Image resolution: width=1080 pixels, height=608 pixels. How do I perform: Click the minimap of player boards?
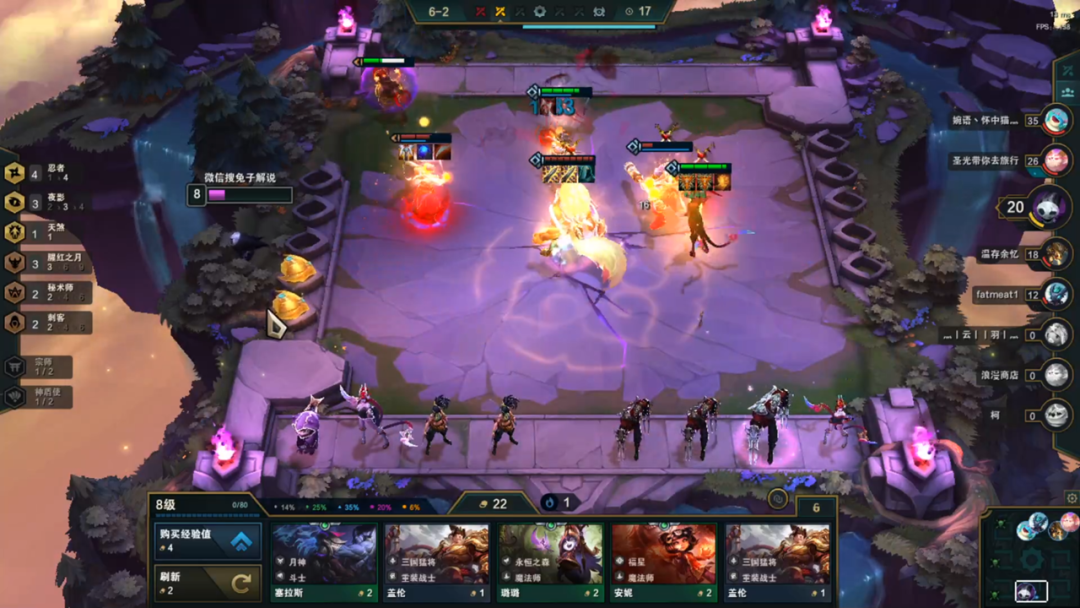tap(1032, 556)
